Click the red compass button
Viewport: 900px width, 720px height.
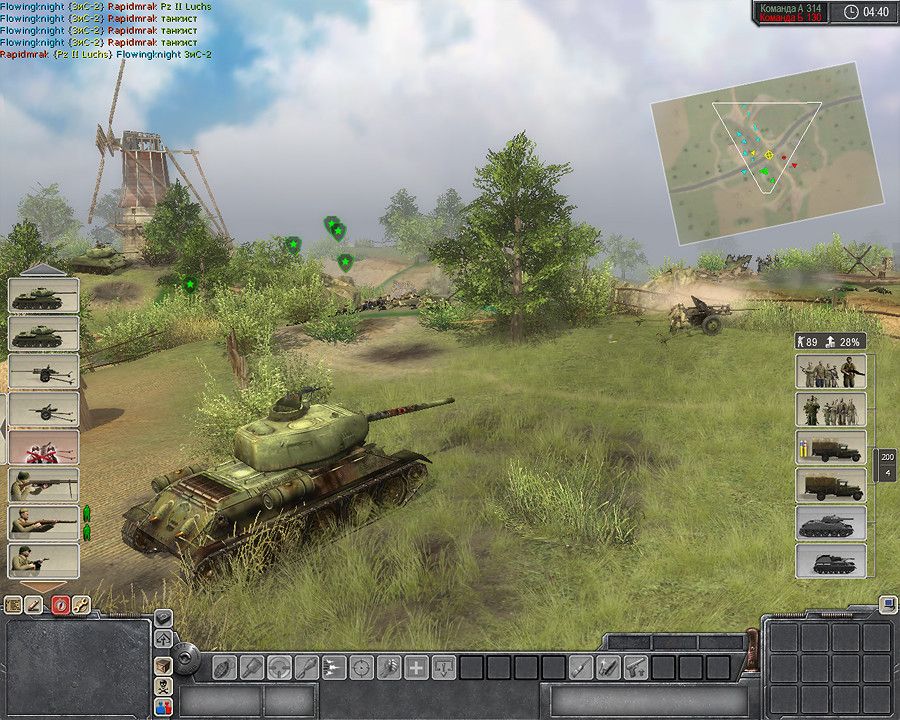click(60, 604)
